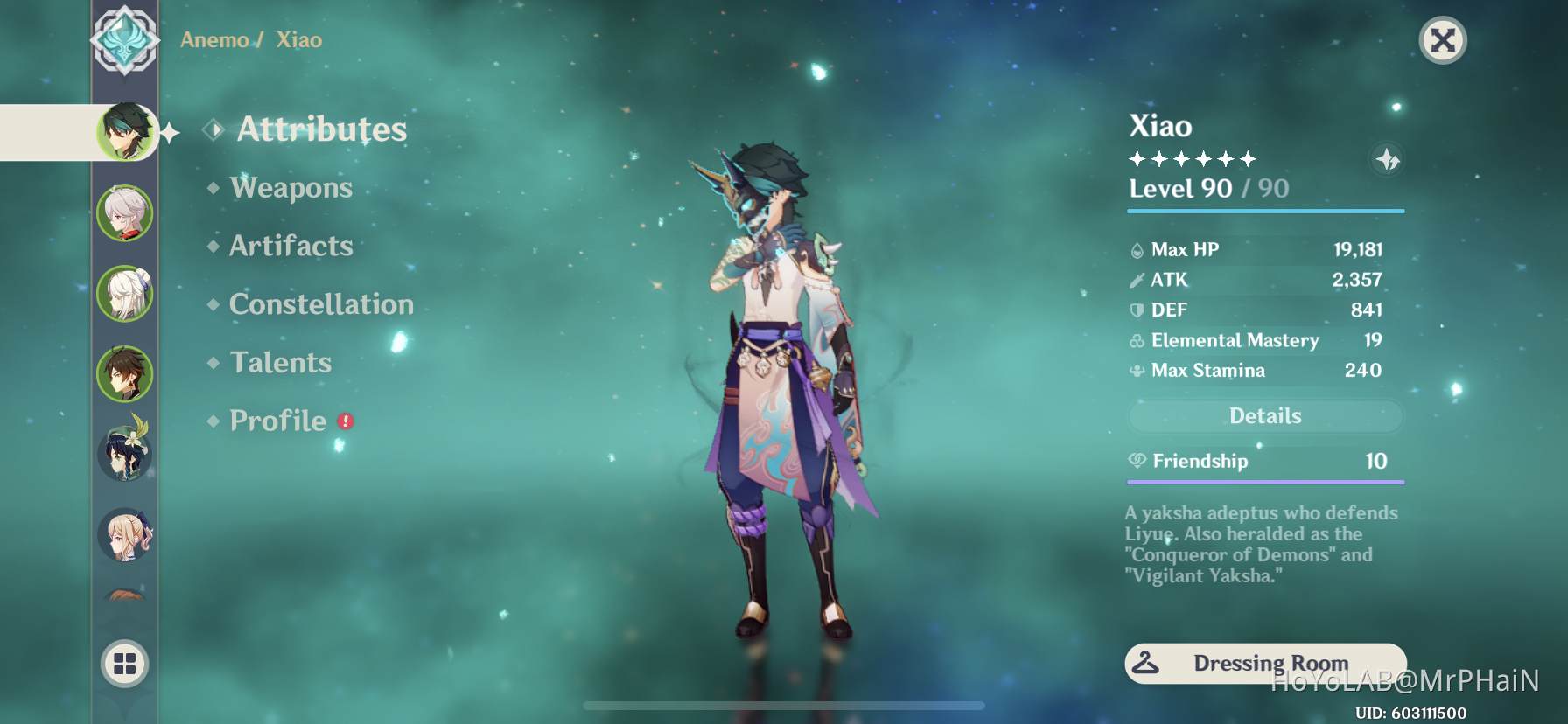Open Profile with the notification badge
The height and width of the screenshot is (724, 1568).
coord(277,421)
